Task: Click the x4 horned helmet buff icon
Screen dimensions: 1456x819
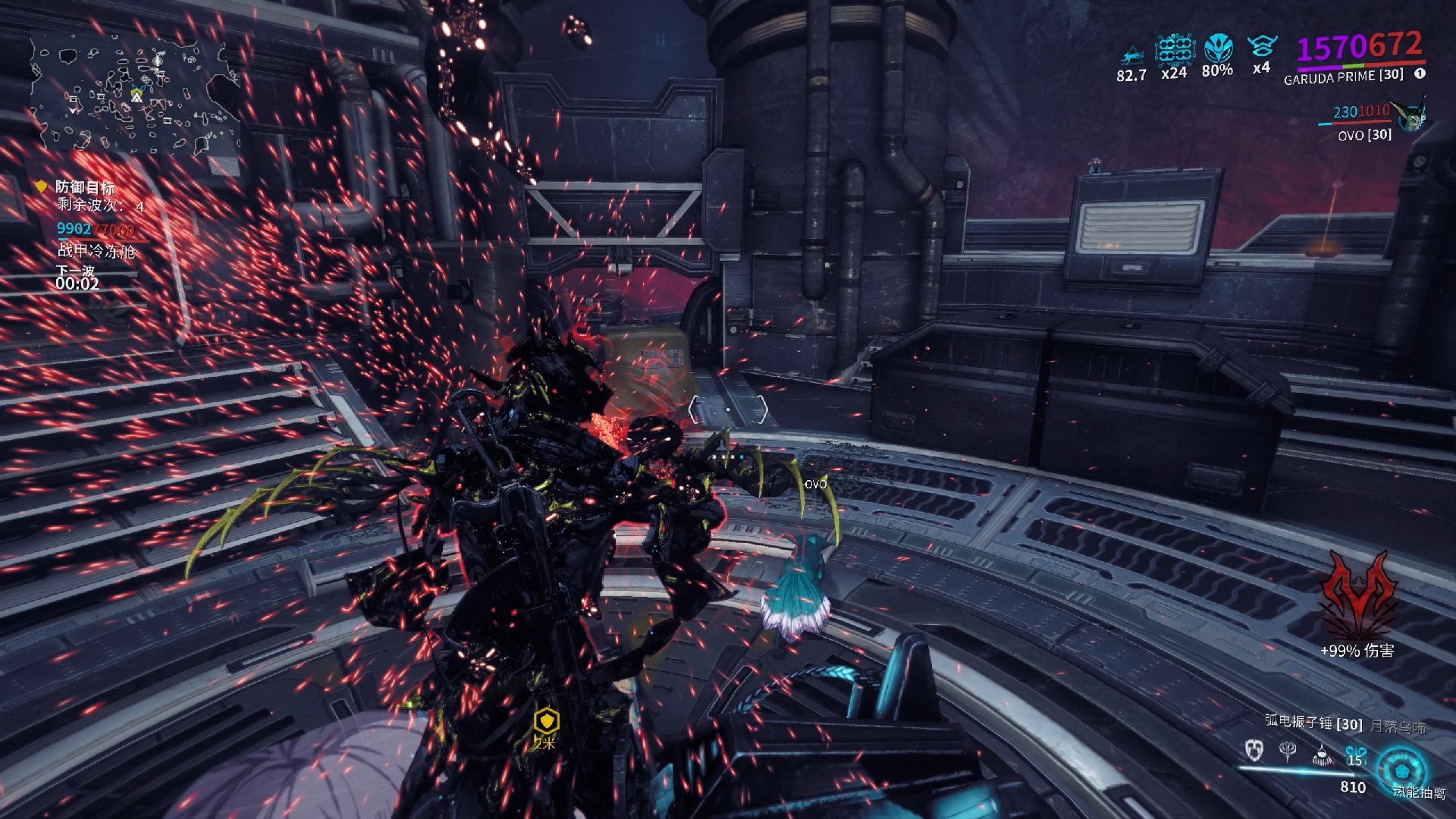Action: coord(1261,47)
